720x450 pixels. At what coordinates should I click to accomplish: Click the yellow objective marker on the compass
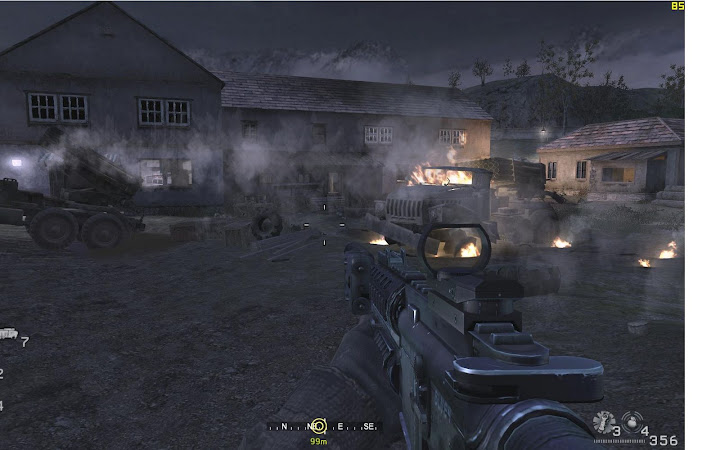click(x=318, y=426)
